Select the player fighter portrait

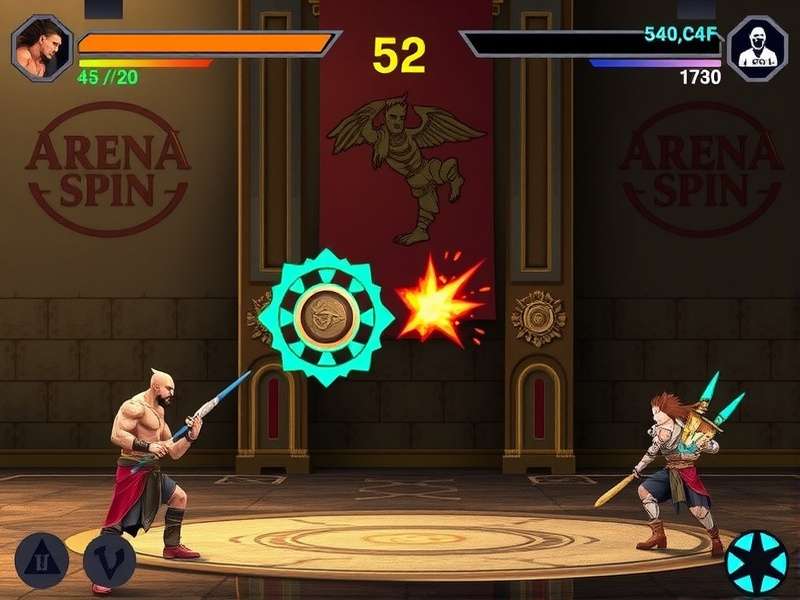42,47
